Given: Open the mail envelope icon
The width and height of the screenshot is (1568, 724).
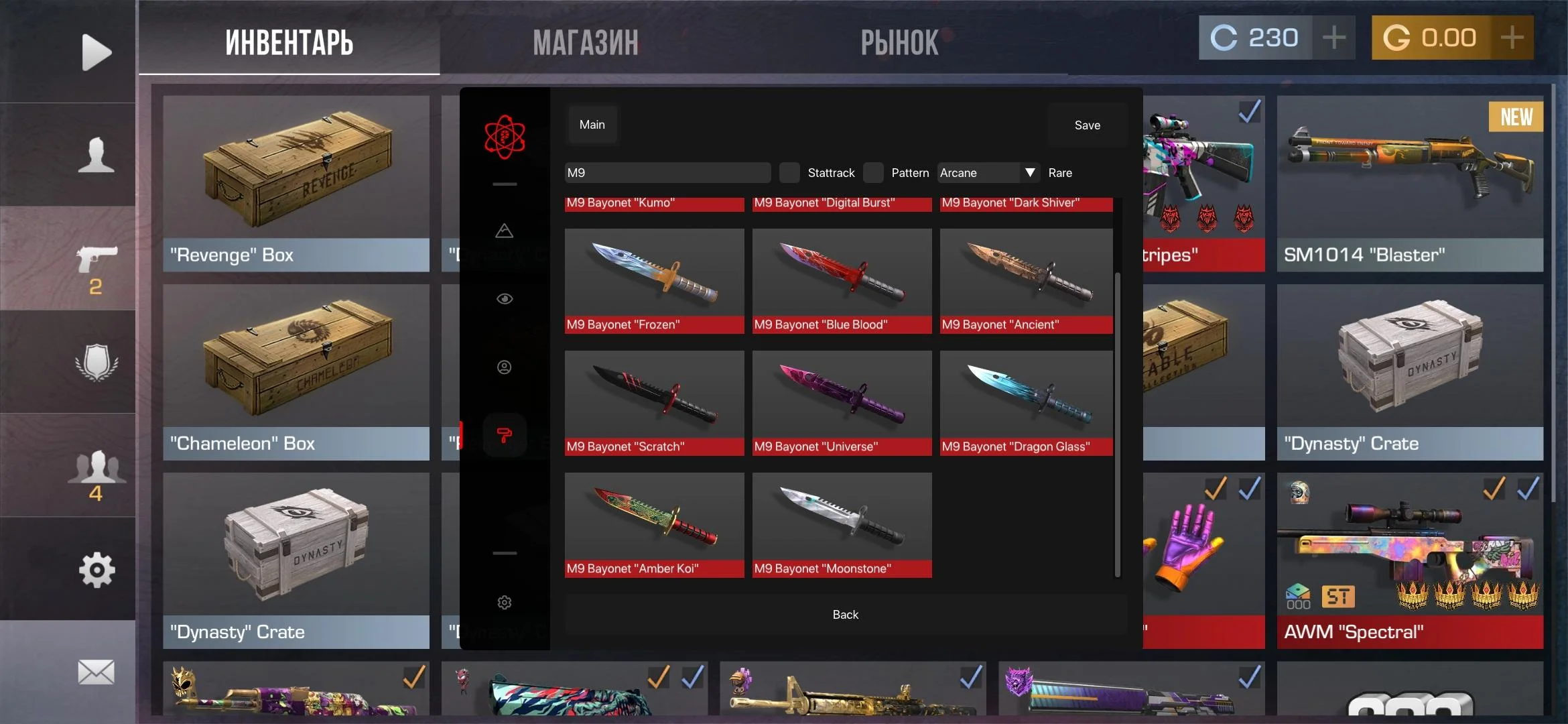Looking at the screenshot, I should pos(96,672).
